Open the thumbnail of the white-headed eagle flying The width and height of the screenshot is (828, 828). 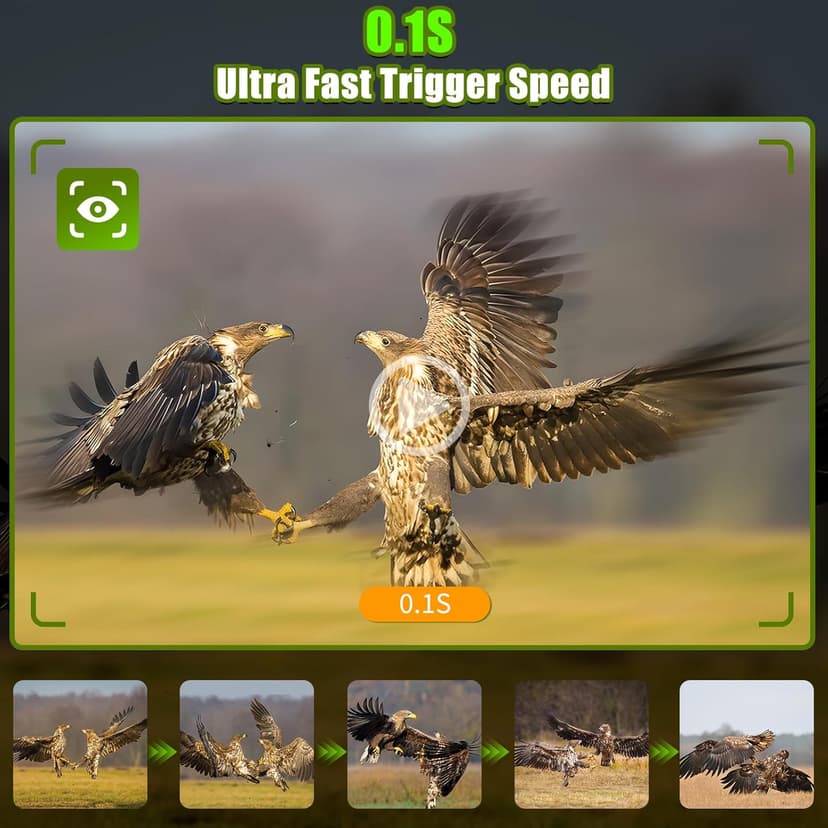tap(413, 744)
